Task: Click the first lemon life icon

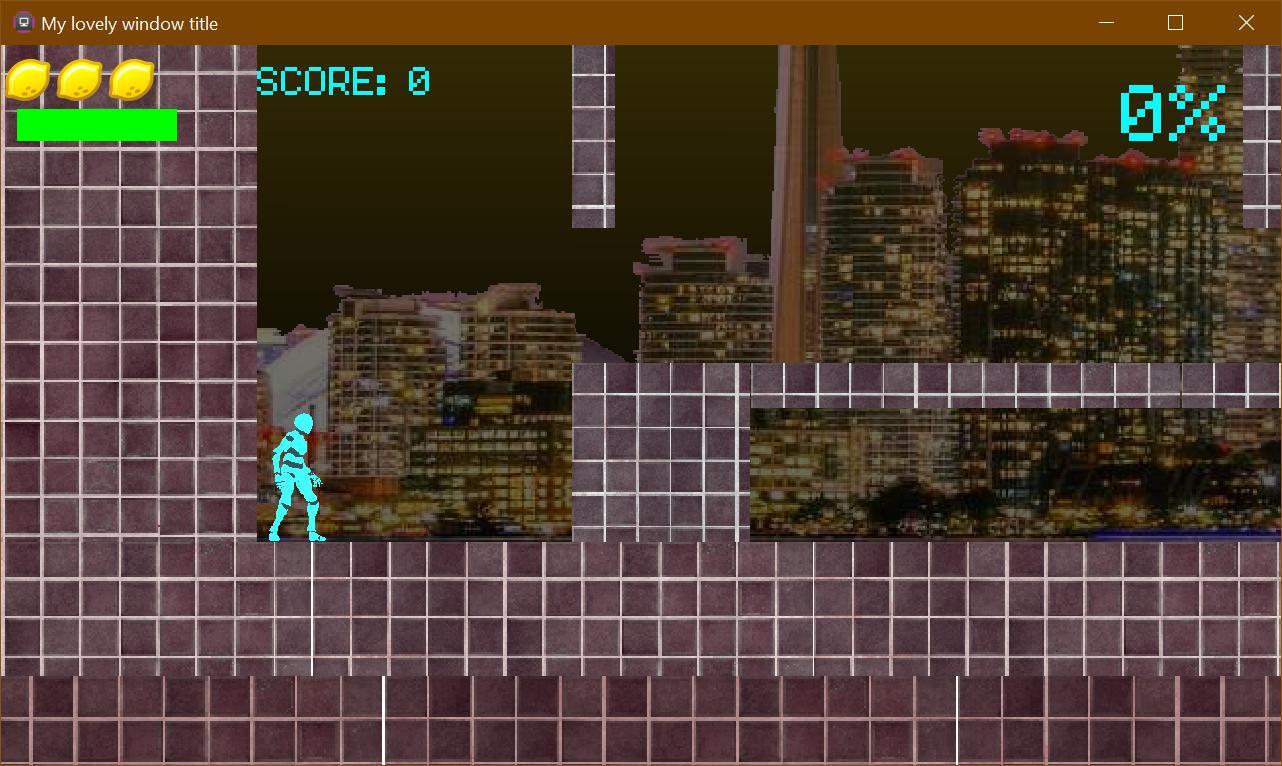Action: 28,79
